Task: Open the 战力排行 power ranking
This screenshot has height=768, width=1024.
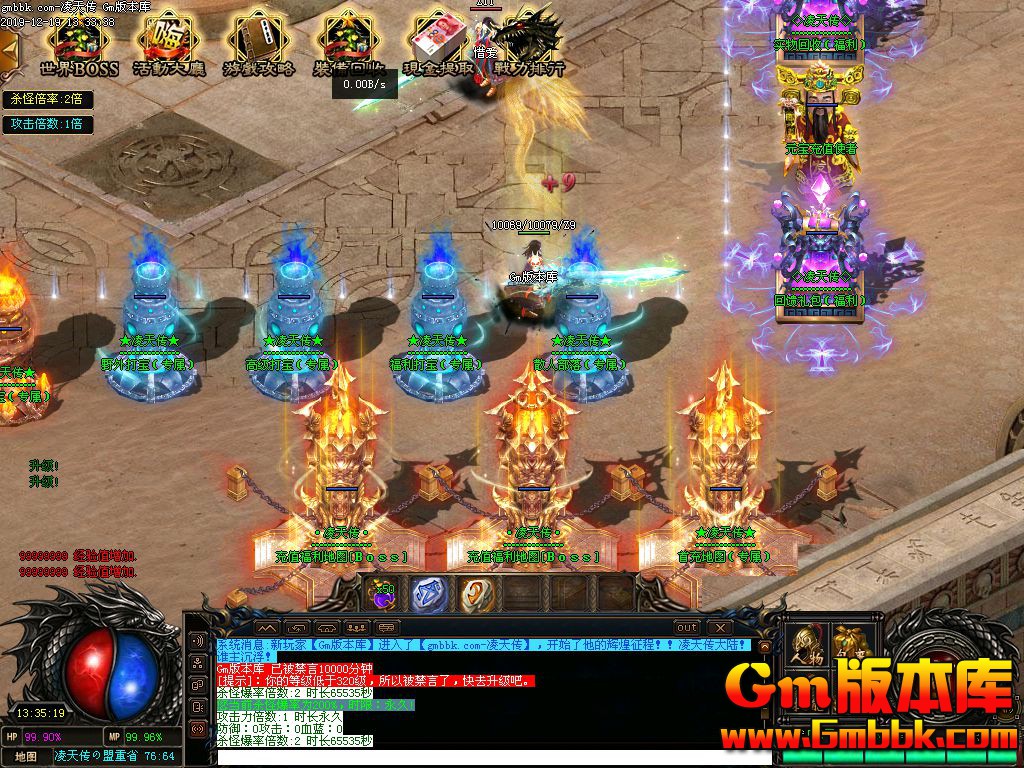Action: click(526, 45)
